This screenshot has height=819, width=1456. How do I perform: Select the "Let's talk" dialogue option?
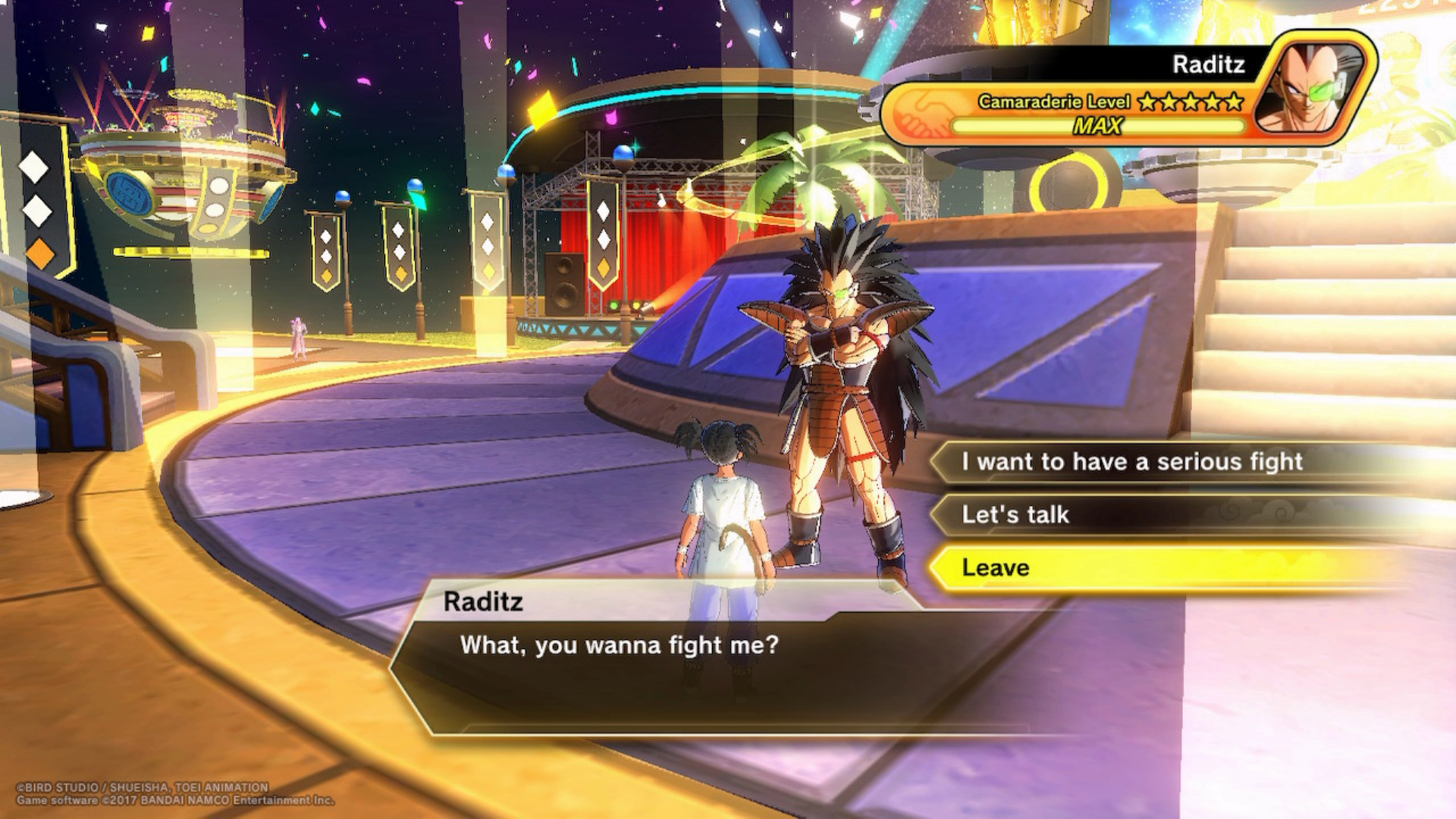point(1016,515)
